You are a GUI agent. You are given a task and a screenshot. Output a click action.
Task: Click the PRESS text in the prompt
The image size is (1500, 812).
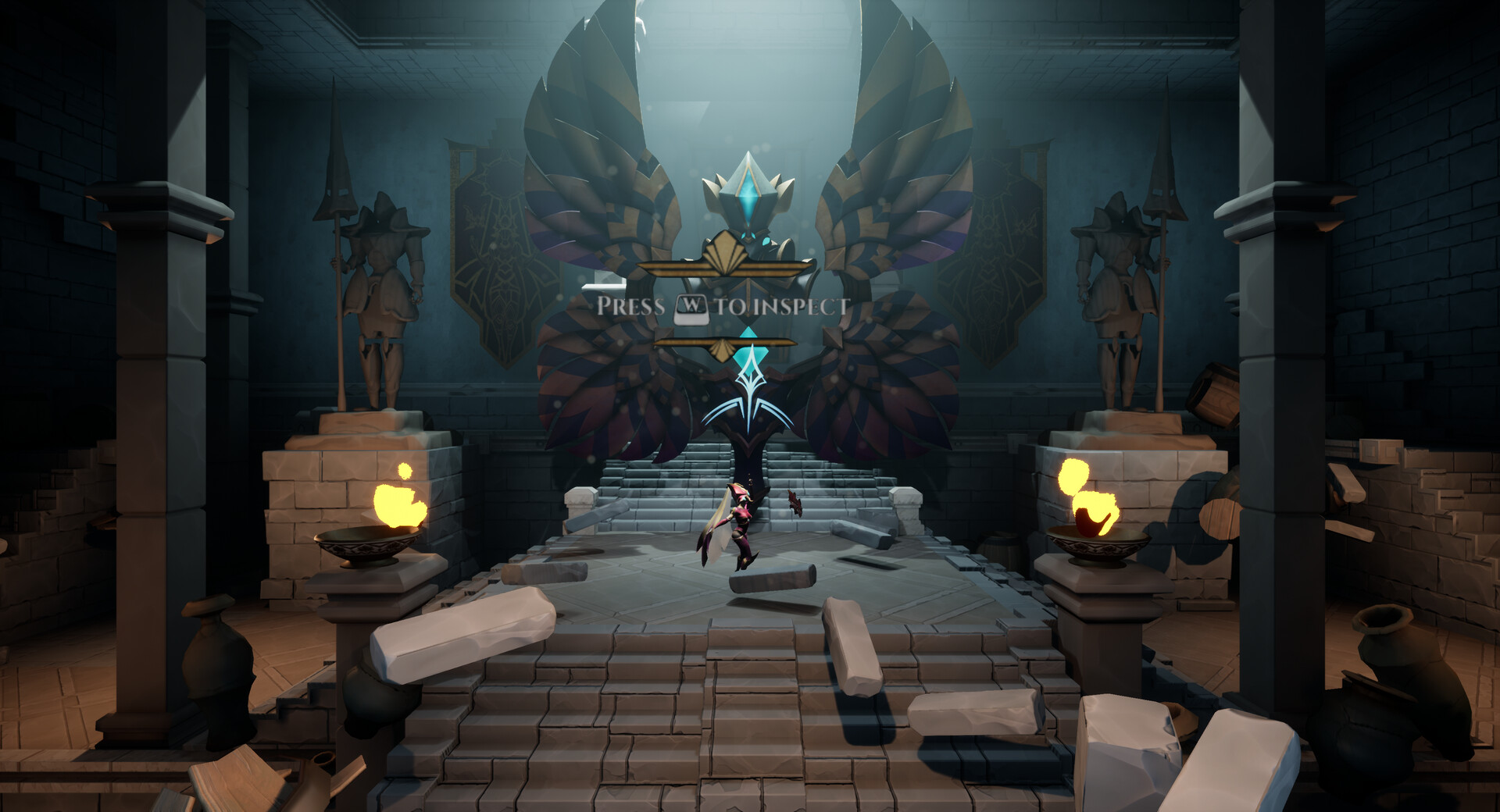633,304
